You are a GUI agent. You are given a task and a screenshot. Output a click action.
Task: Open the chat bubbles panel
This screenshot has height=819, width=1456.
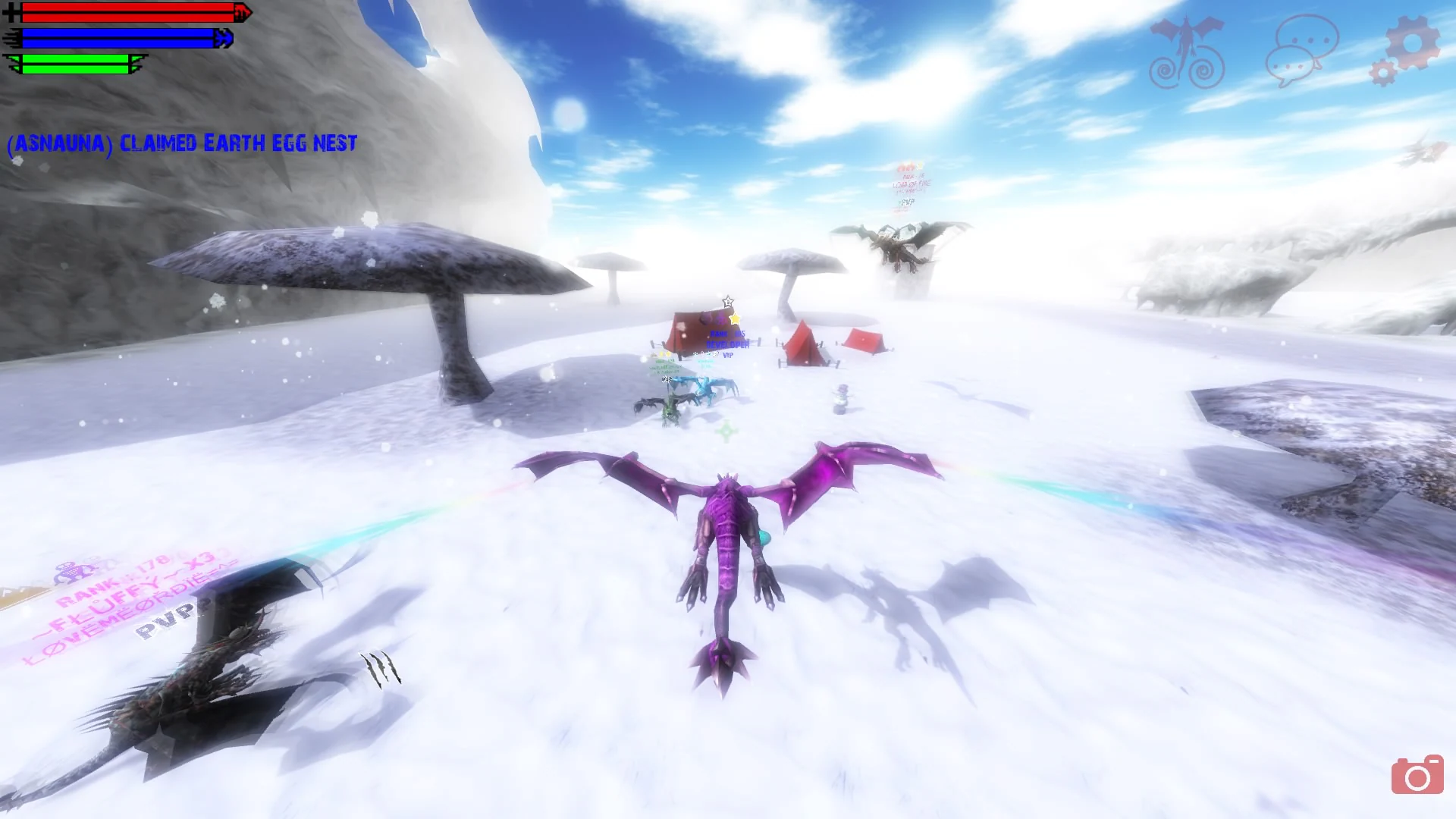click(x=1302, y=49)
